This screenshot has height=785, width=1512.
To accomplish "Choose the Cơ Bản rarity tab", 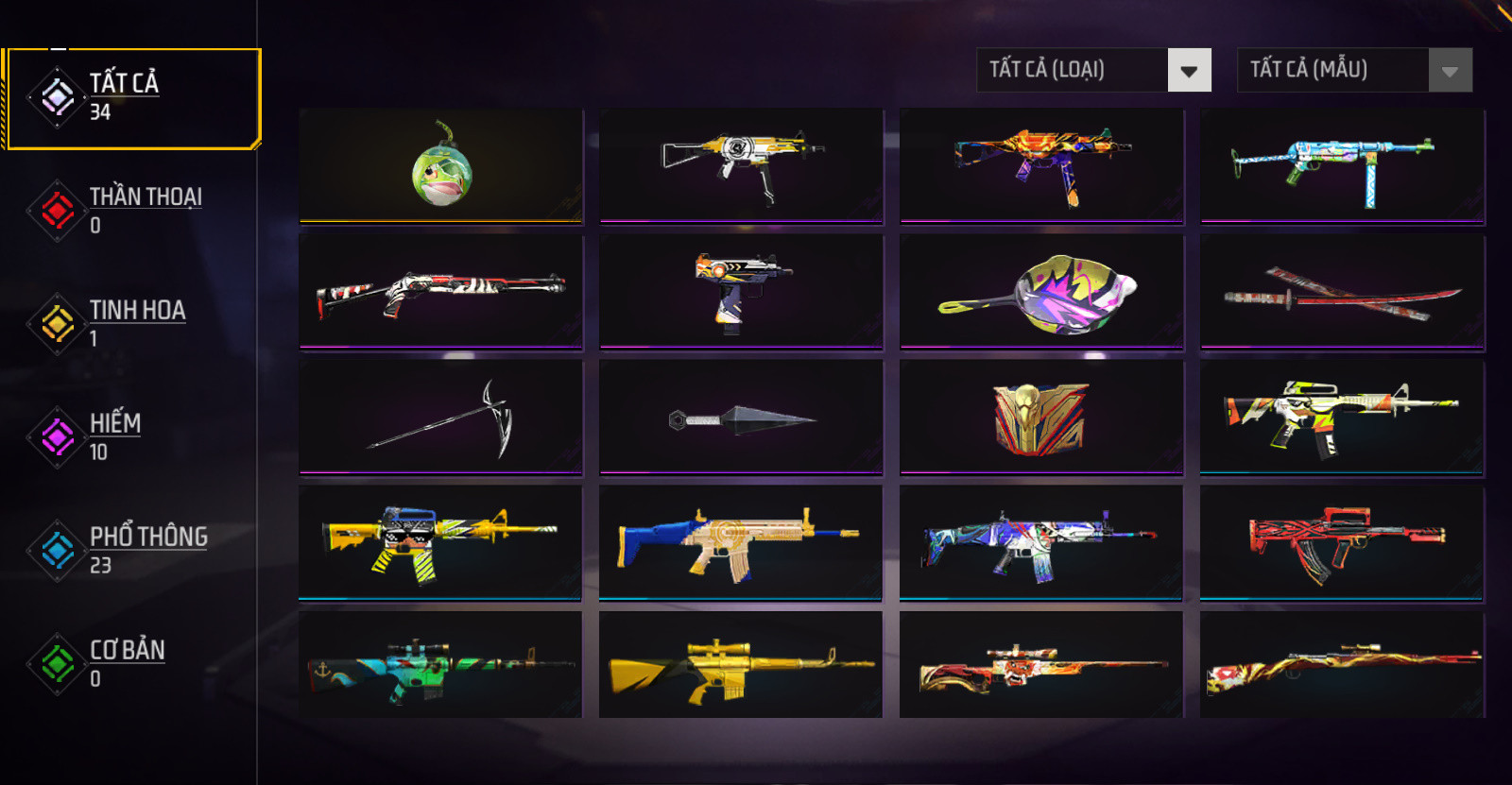I will pyautogui.click(x=130, y=663).
